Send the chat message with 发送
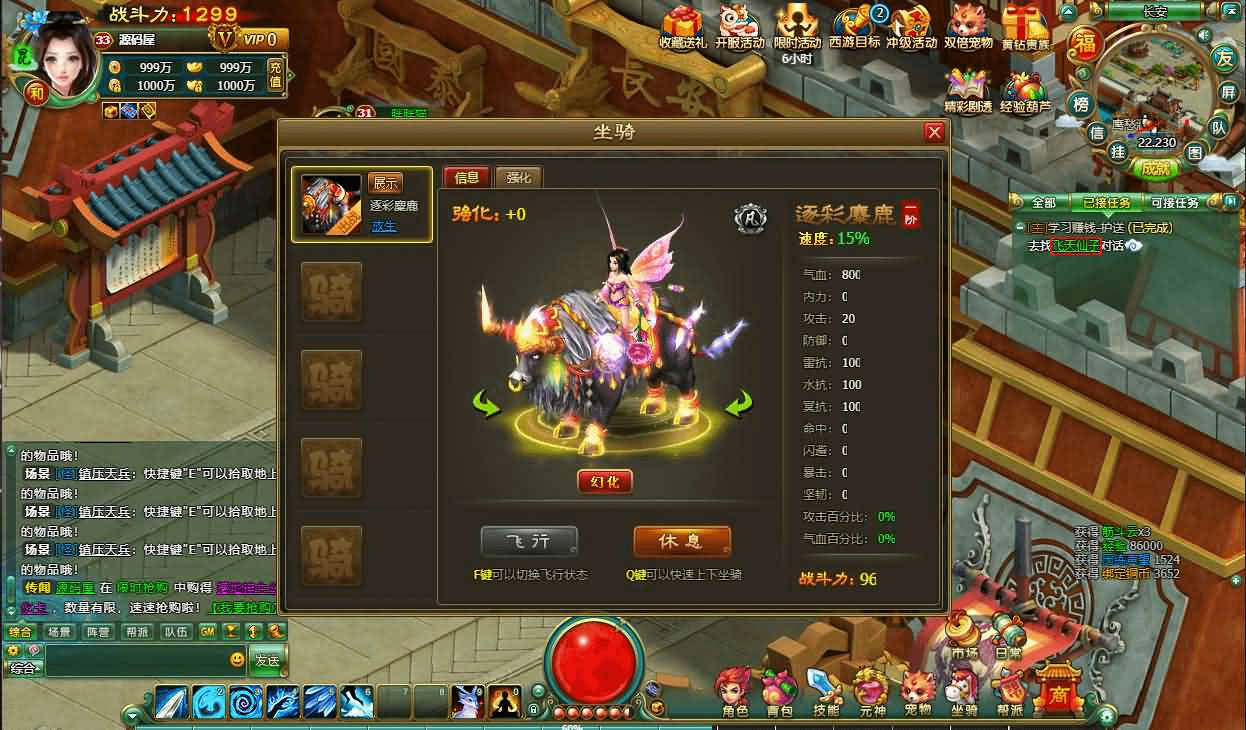Screen dimensions: 1246x730 [267, 660]
